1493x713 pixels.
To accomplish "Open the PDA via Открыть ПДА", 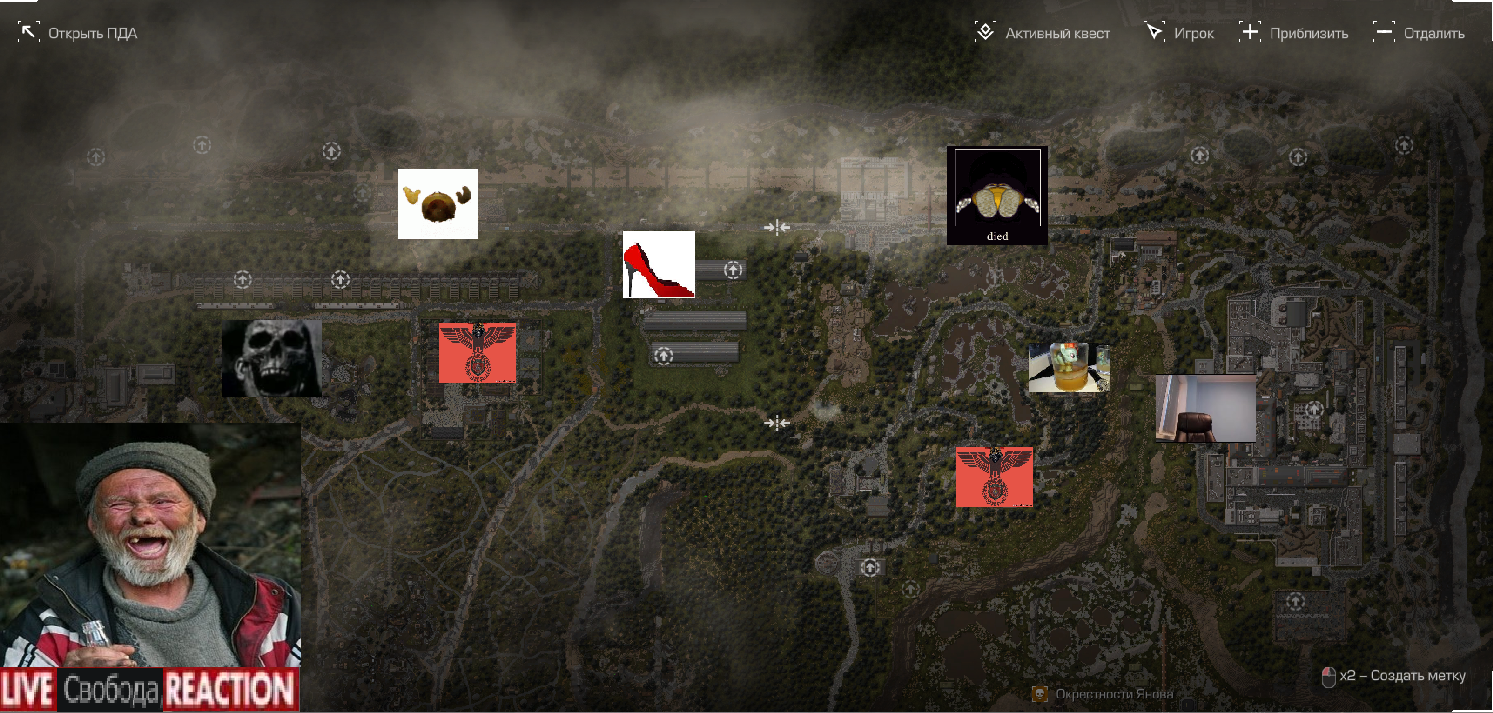I will coord(78,33).
